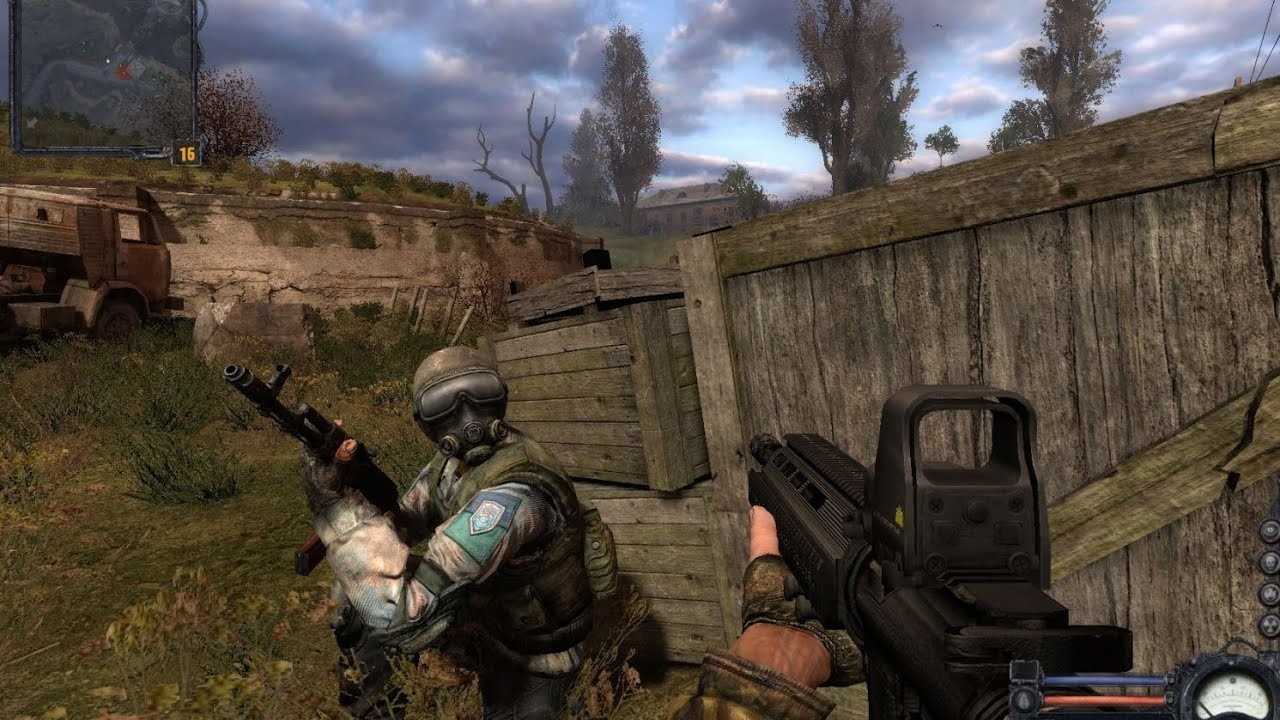Viewport: 1280px width, 720px height.
Task: Click the minimap in the corner
Action: 103,75
